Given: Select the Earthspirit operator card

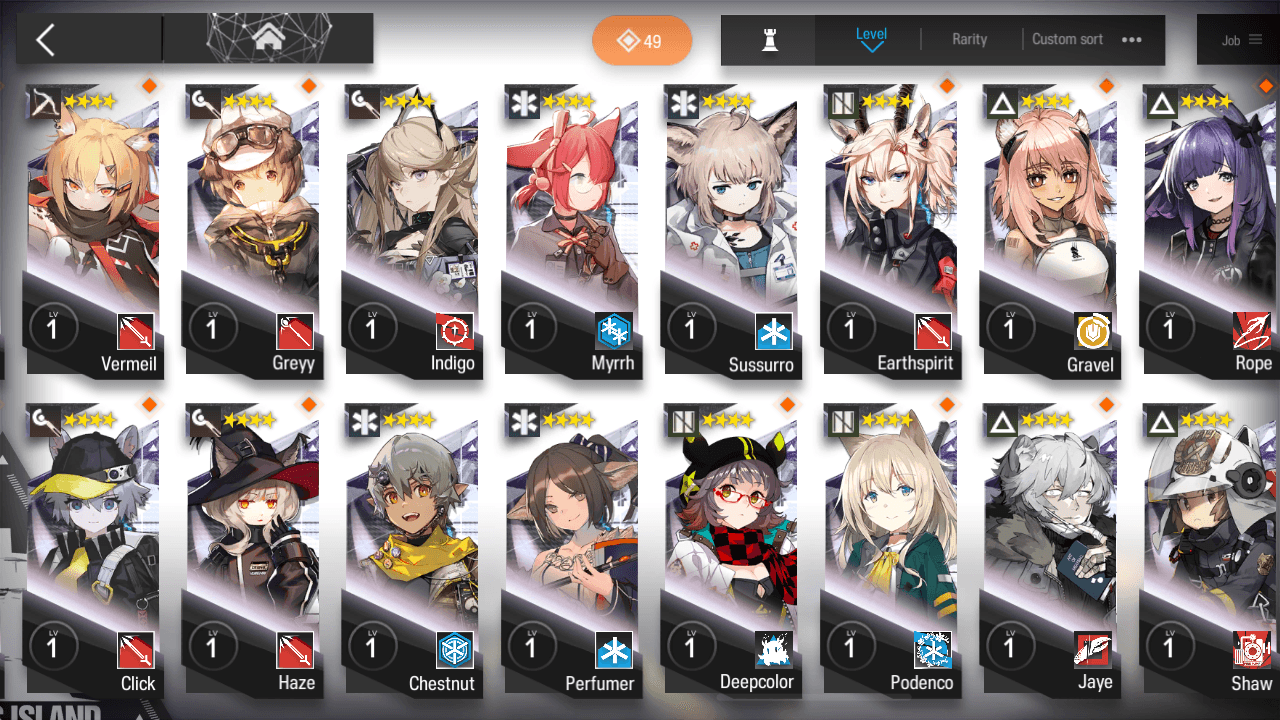Looking at the screenshot, I should pos(890,230).
